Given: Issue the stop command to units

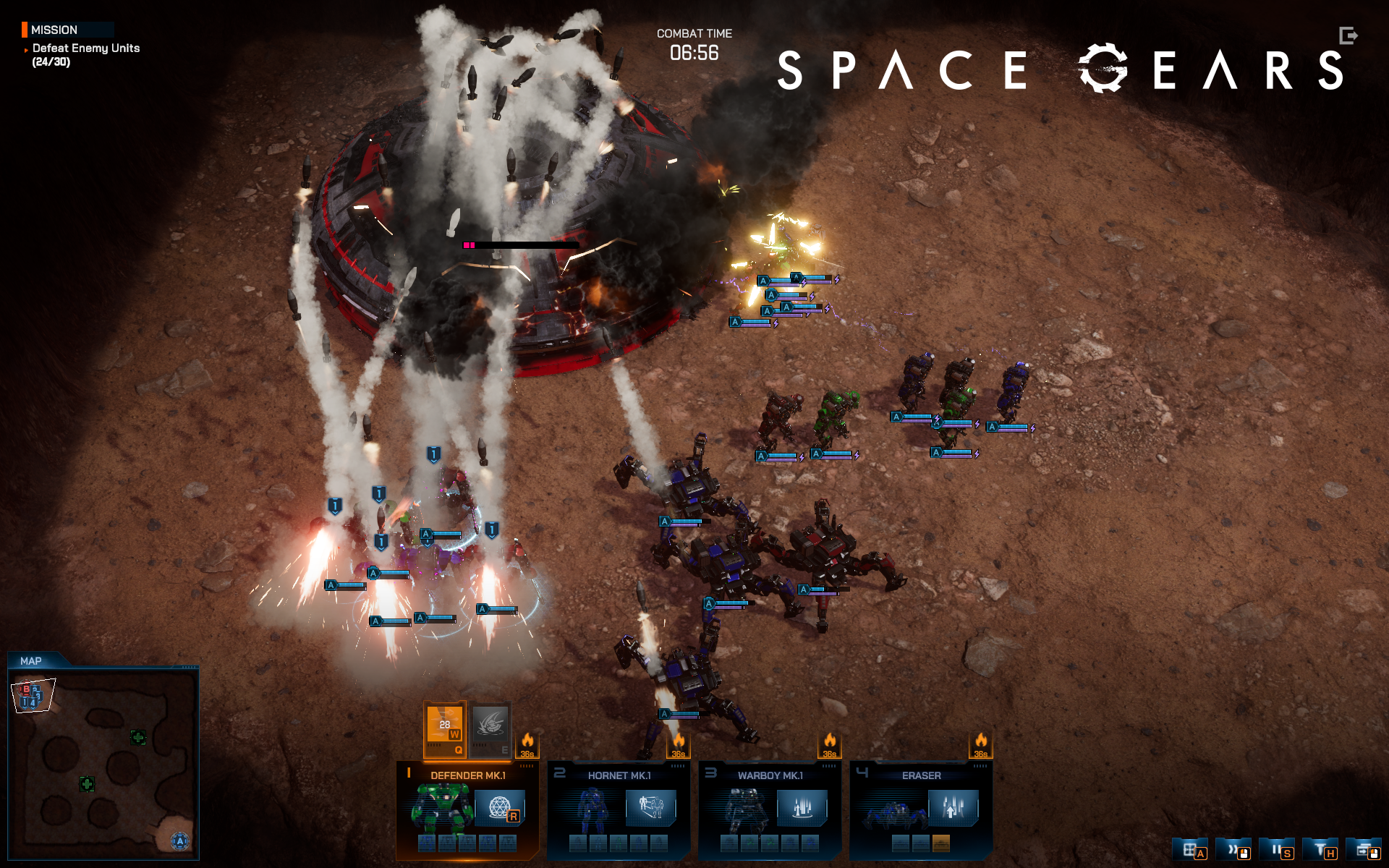Looking at the screenshot, I should (1278, 850).
